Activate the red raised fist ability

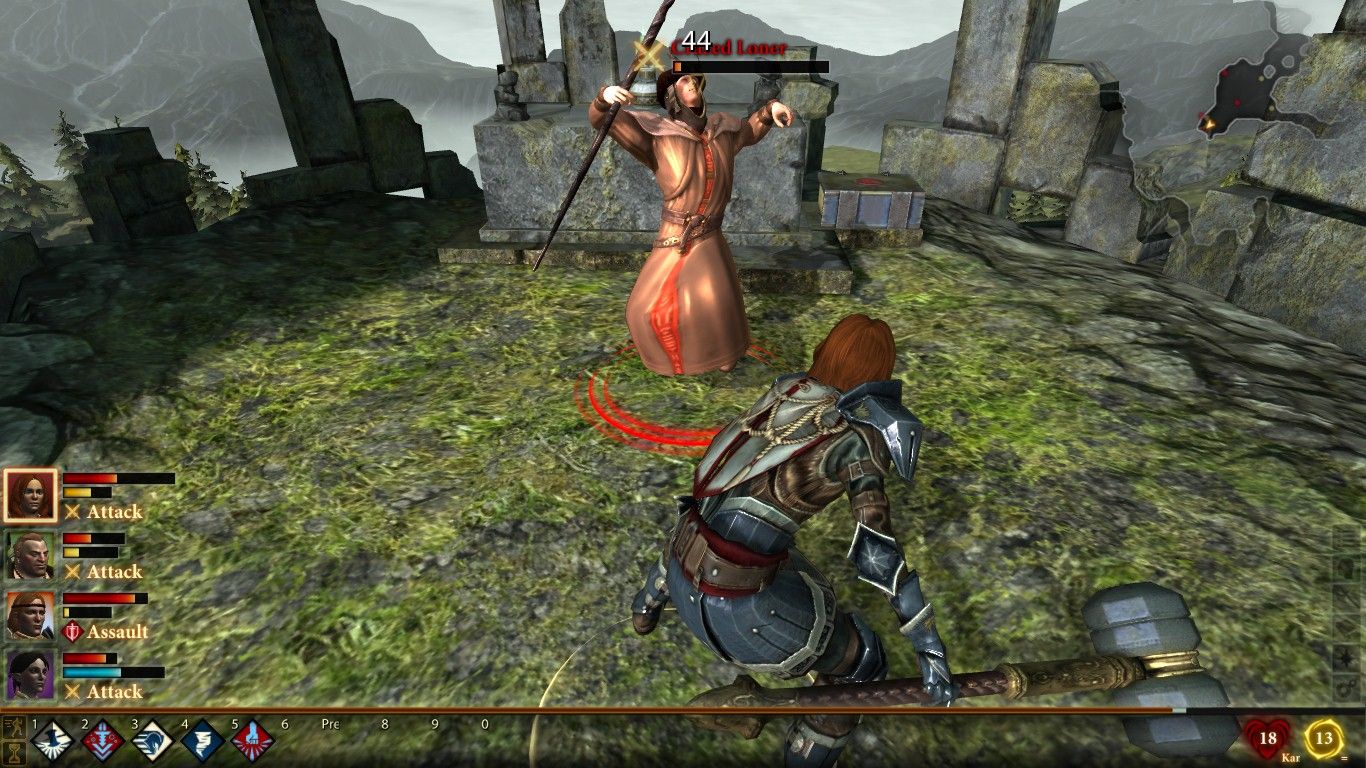coord(252,742)
